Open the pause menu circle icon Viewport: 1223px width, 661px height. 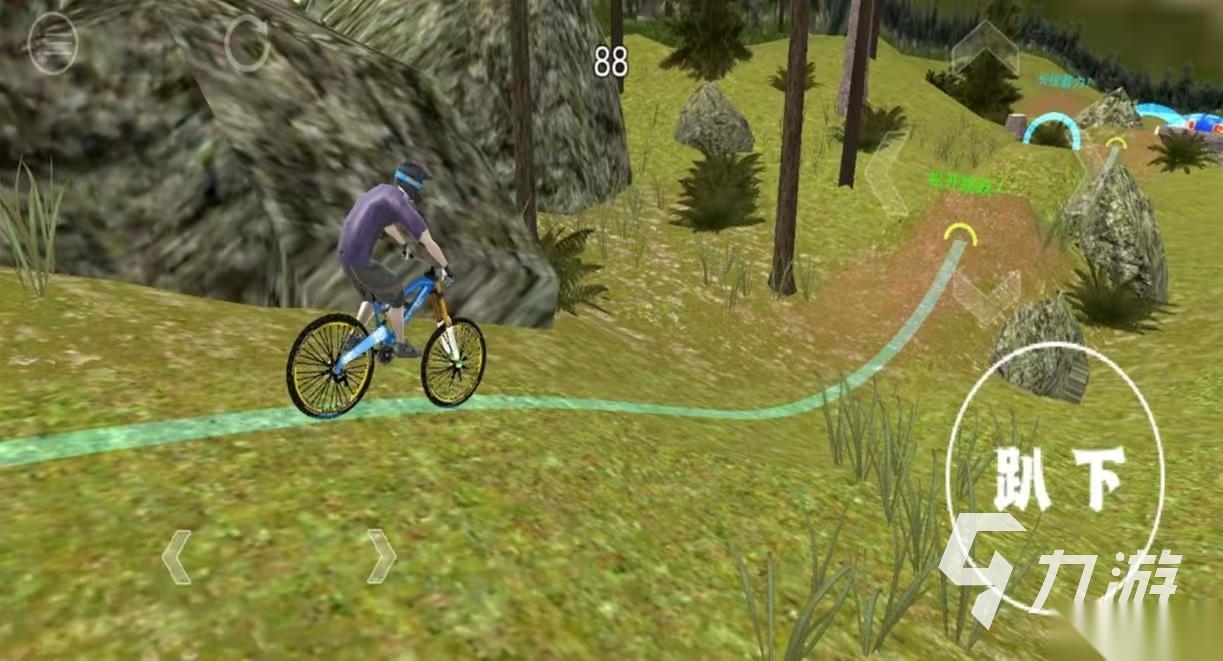click(53, 44)
